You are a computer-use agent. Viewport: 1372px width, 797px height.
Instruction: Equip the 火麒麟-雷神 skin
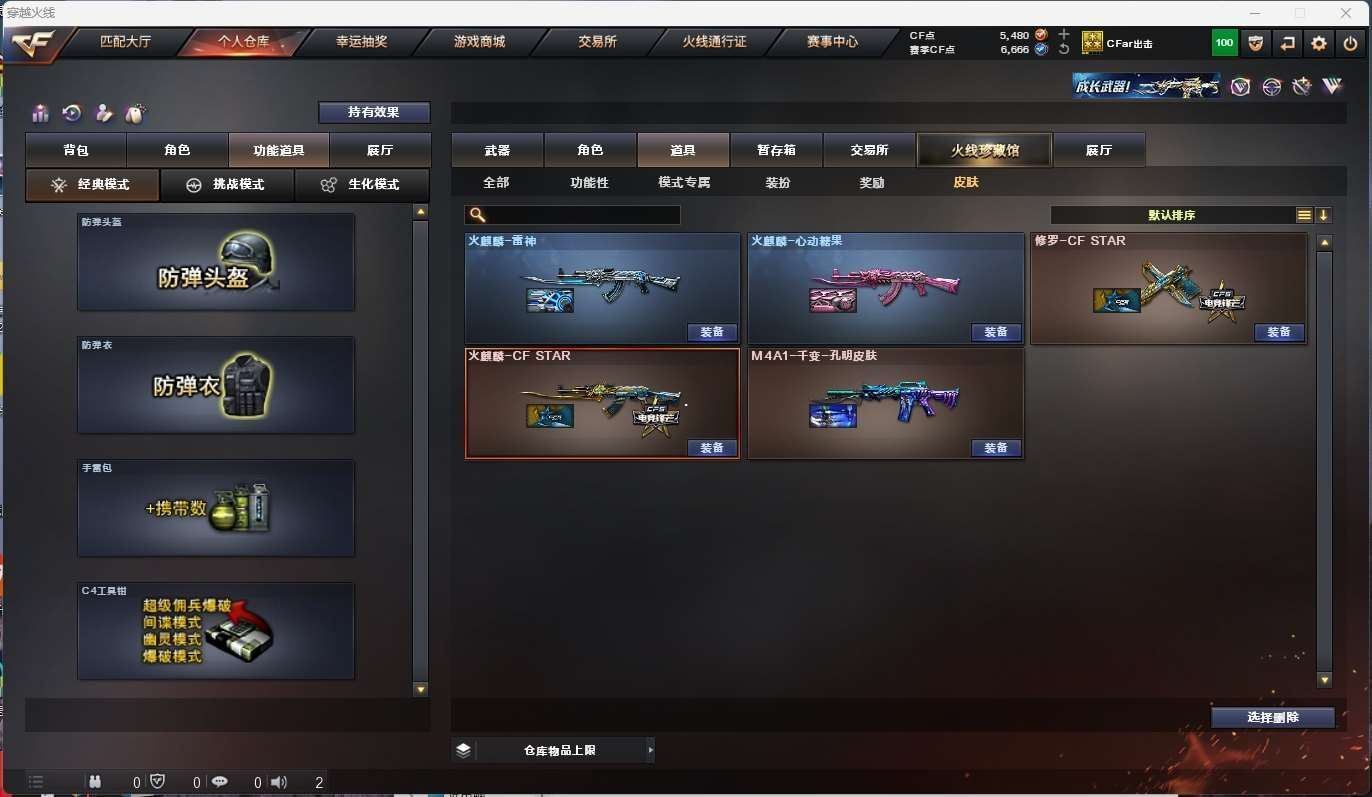click(712, 332)
